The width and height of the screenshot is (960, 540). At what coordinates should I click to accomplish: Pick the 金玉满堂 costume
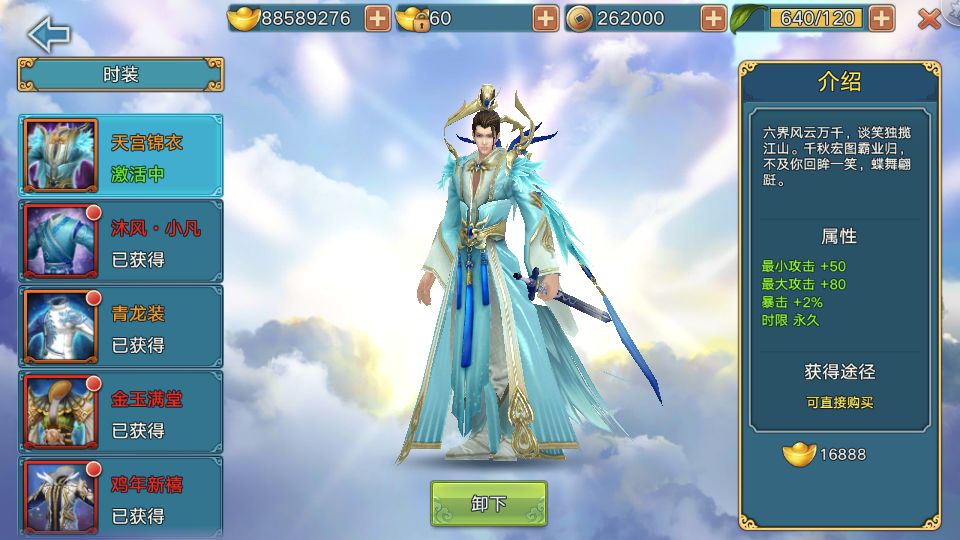[121, 412]
